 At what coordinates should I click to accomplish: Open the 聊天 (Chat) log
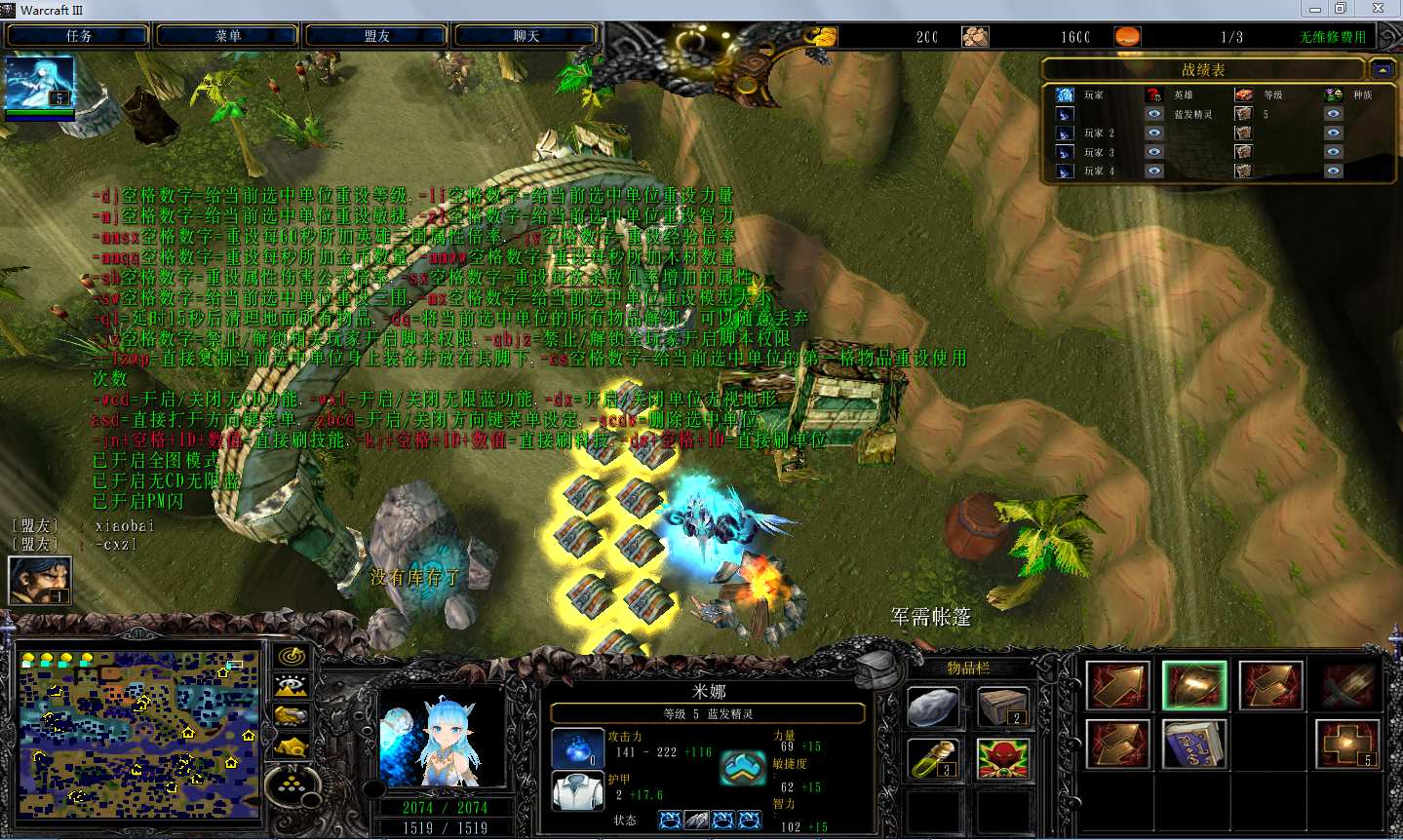526,36
